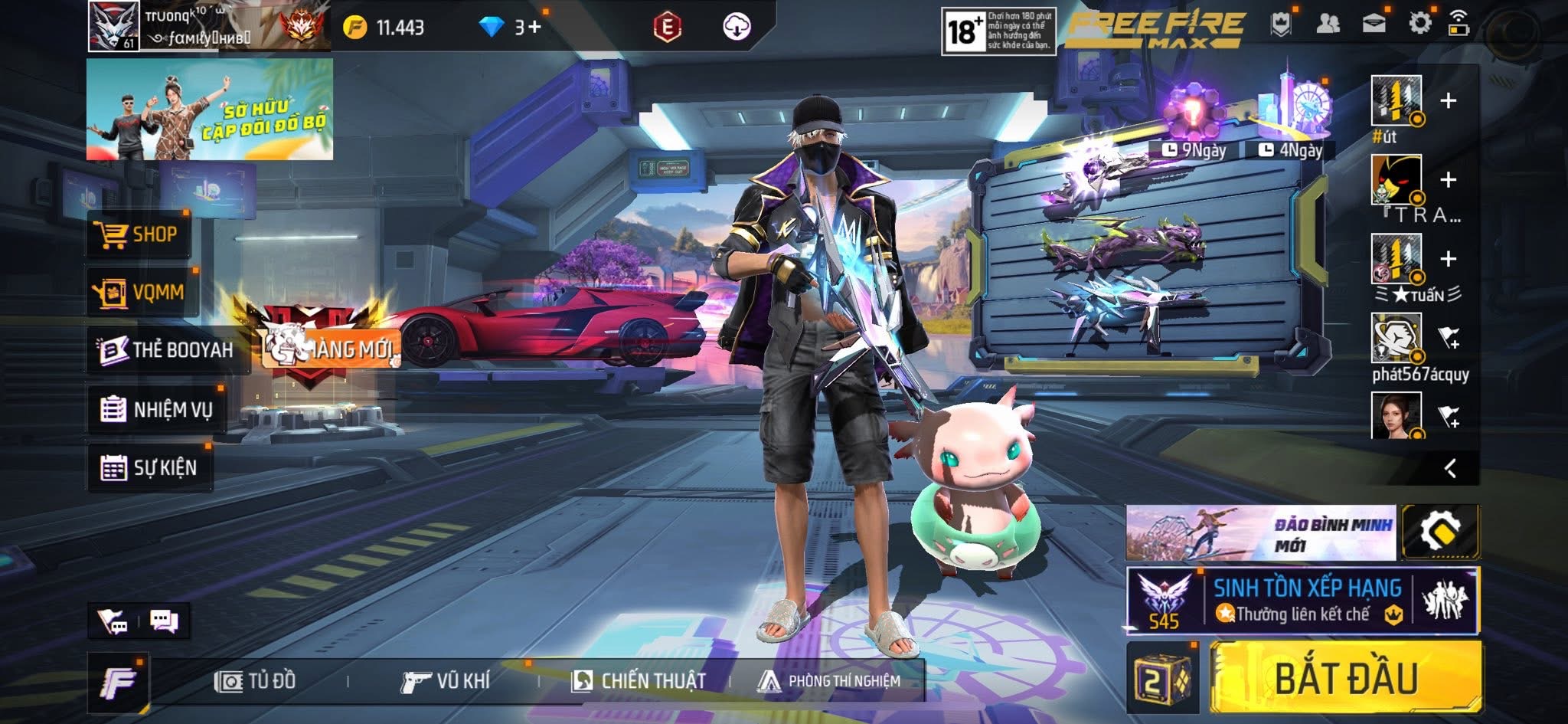Open the SỰ KIỆN events menu
This screenshot has height=724, width=1568.
149,467
